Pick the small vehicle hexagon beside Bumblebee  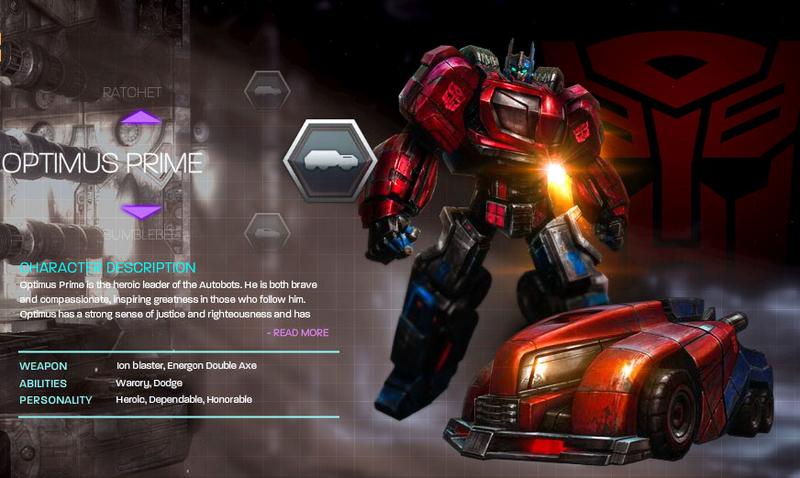coord(267,232)
